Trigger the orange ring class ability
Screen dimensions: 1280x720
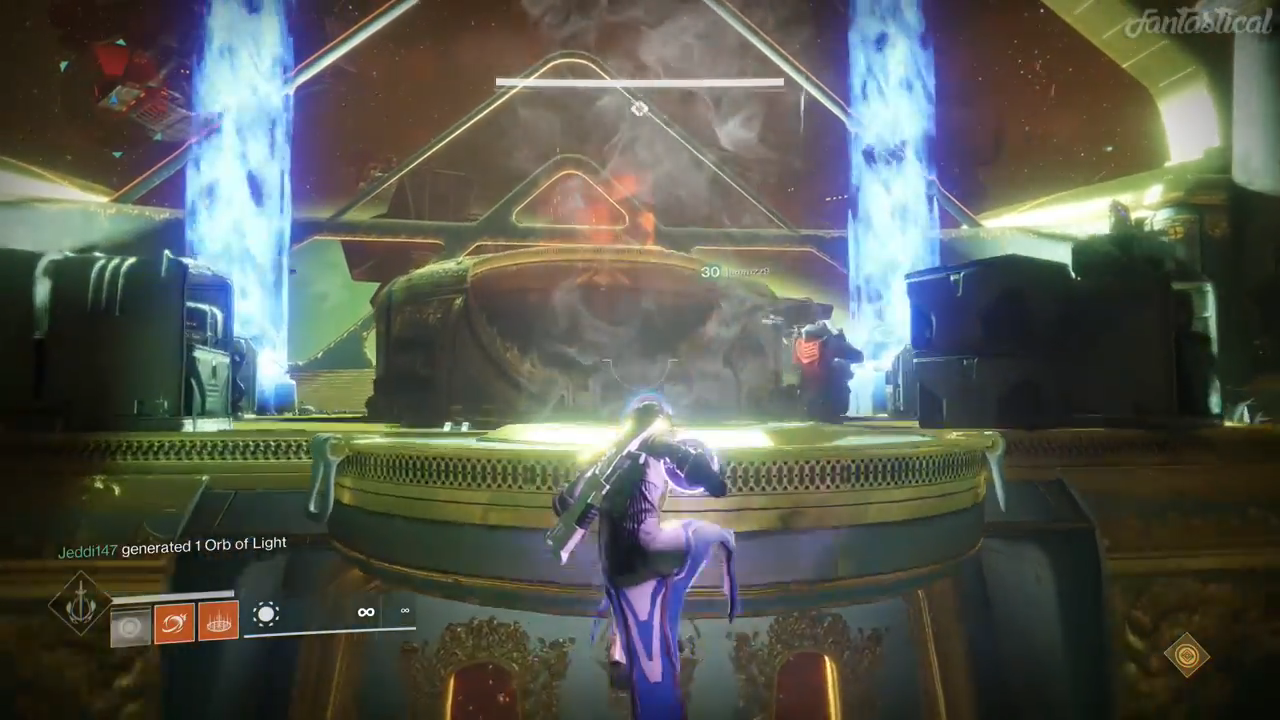(x=218, y=621)
